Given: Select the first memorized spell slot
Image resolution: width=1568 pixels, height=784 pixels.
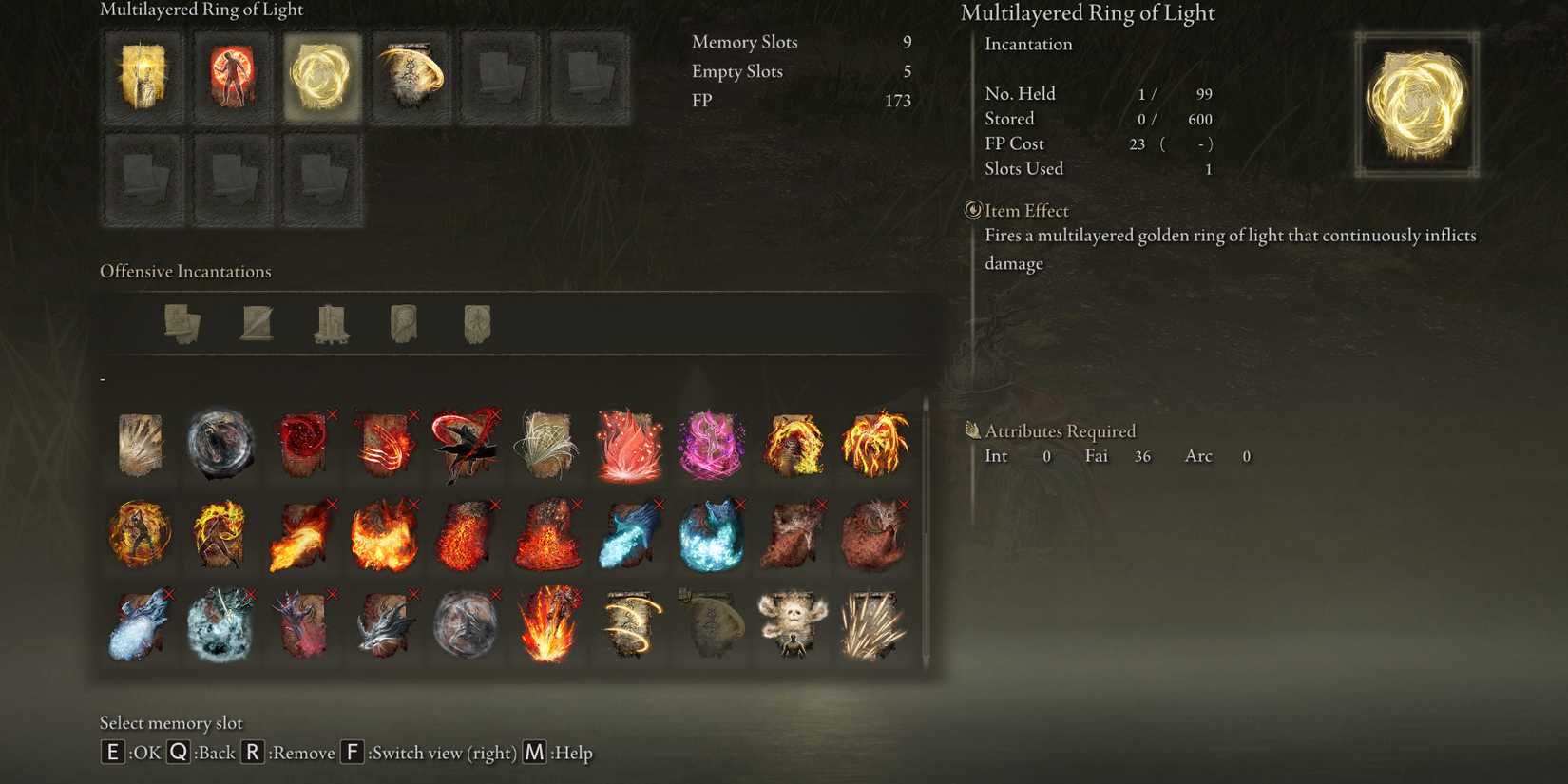Looking at the screenshot, I should [x=141, y=78].
